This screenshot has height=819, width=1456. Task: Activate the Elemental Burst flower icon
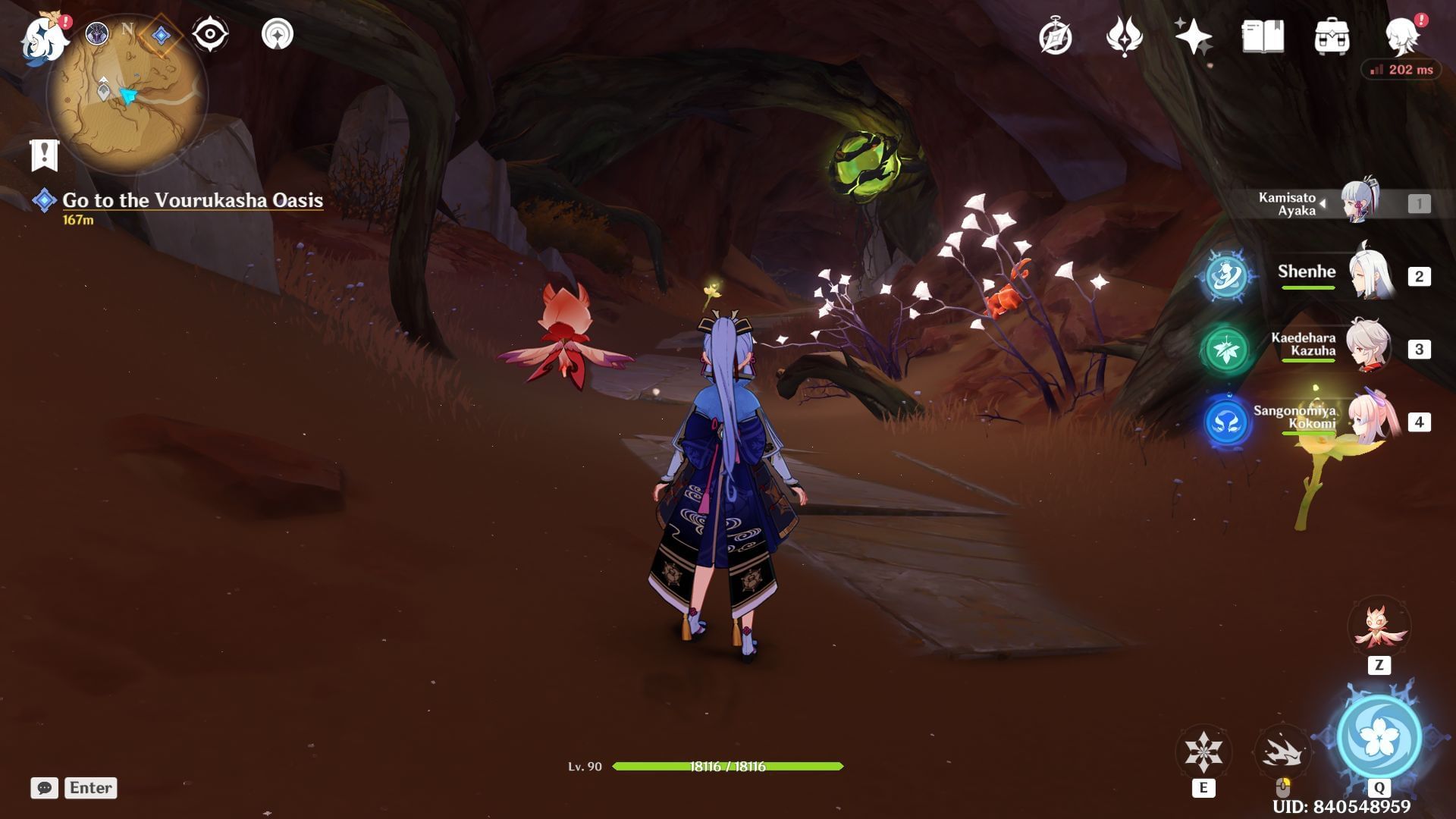pos(1379,737)
